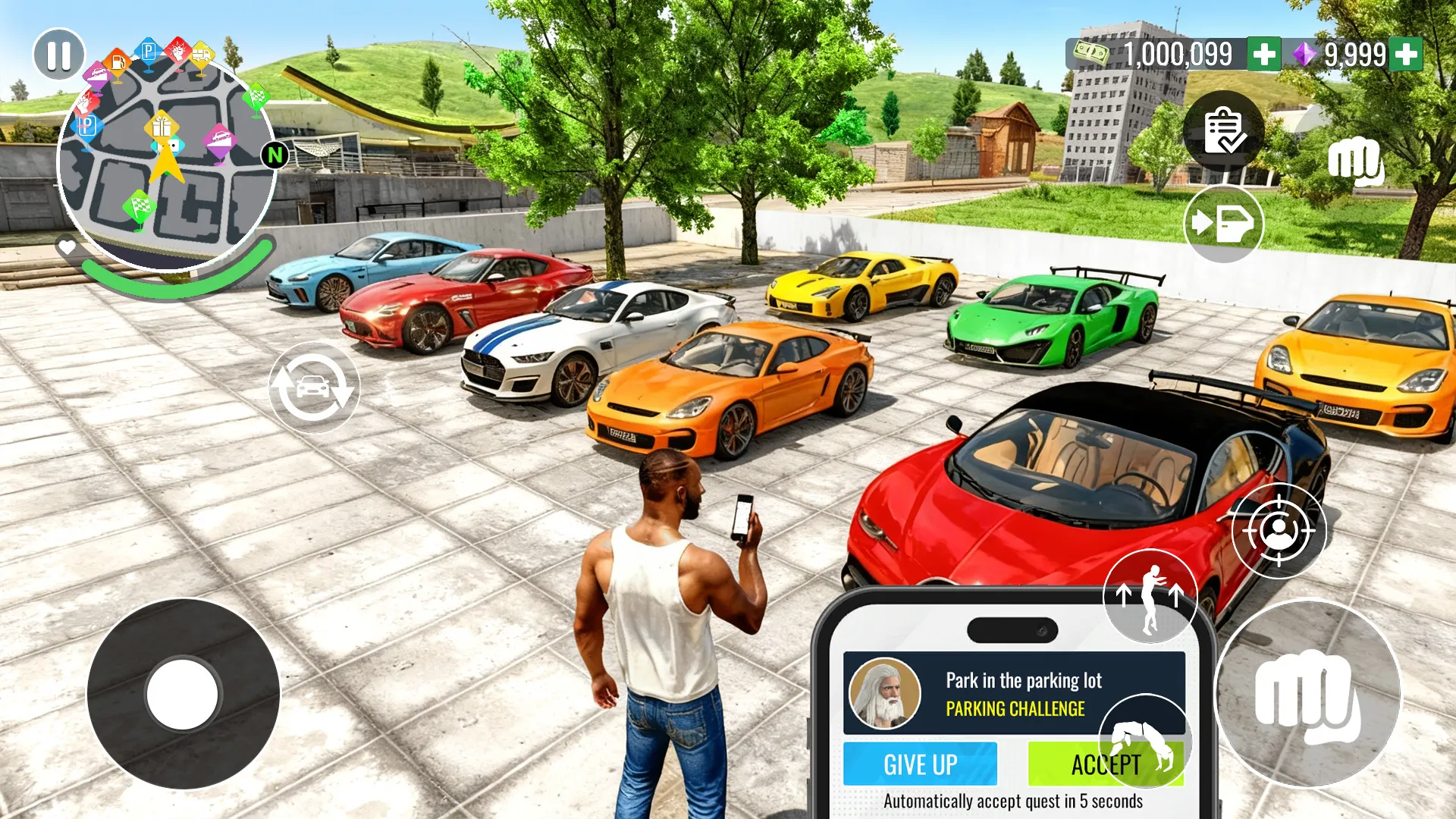Select the gas station marker on the minimap
The width and height of the screenshot is (1456, 819).
pyautogui.click(x=118, y=64)
